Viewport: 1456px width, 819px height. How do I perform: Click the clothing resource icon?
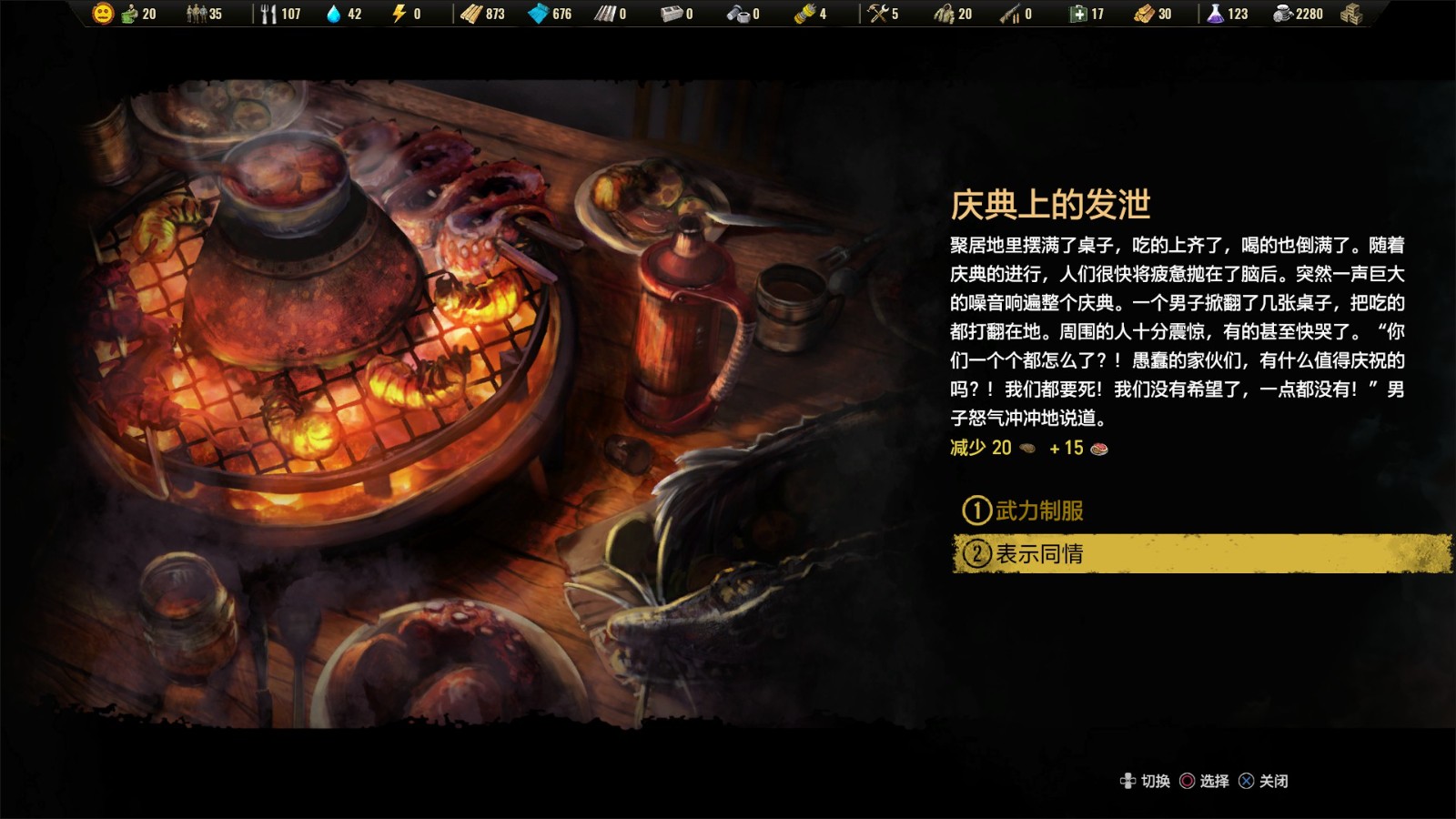pyautogui.click(x=944, y=14)
